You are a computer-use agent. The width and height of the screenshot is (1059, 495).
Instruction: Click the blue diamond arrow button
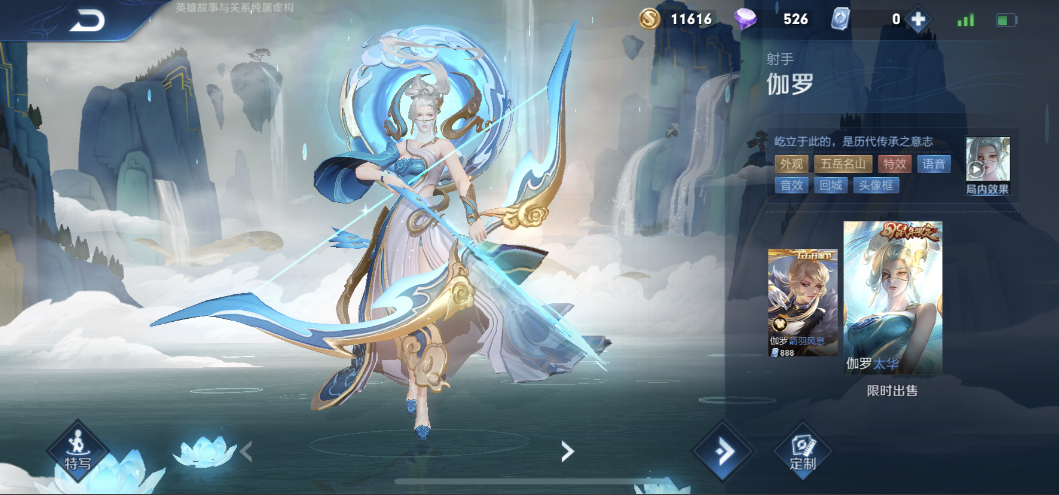pyautogui.click(x=723, y=451)
